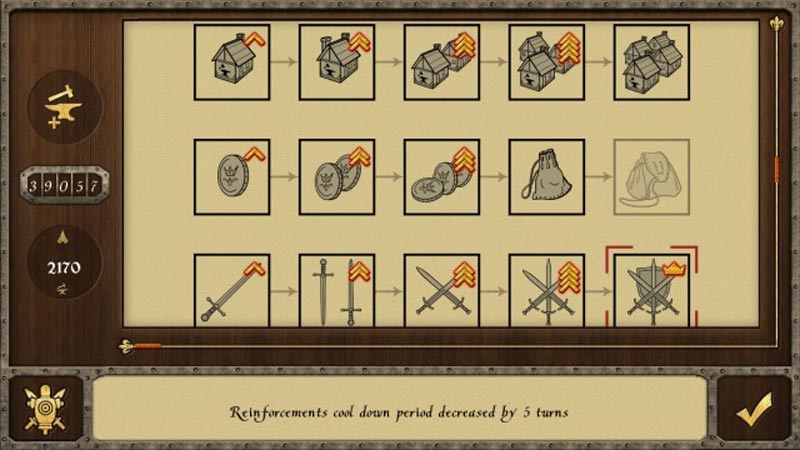Pick the three crossed swords upgrade
Image resolution: width=800 pixels, height=450 pixels.
coord(547,291)
